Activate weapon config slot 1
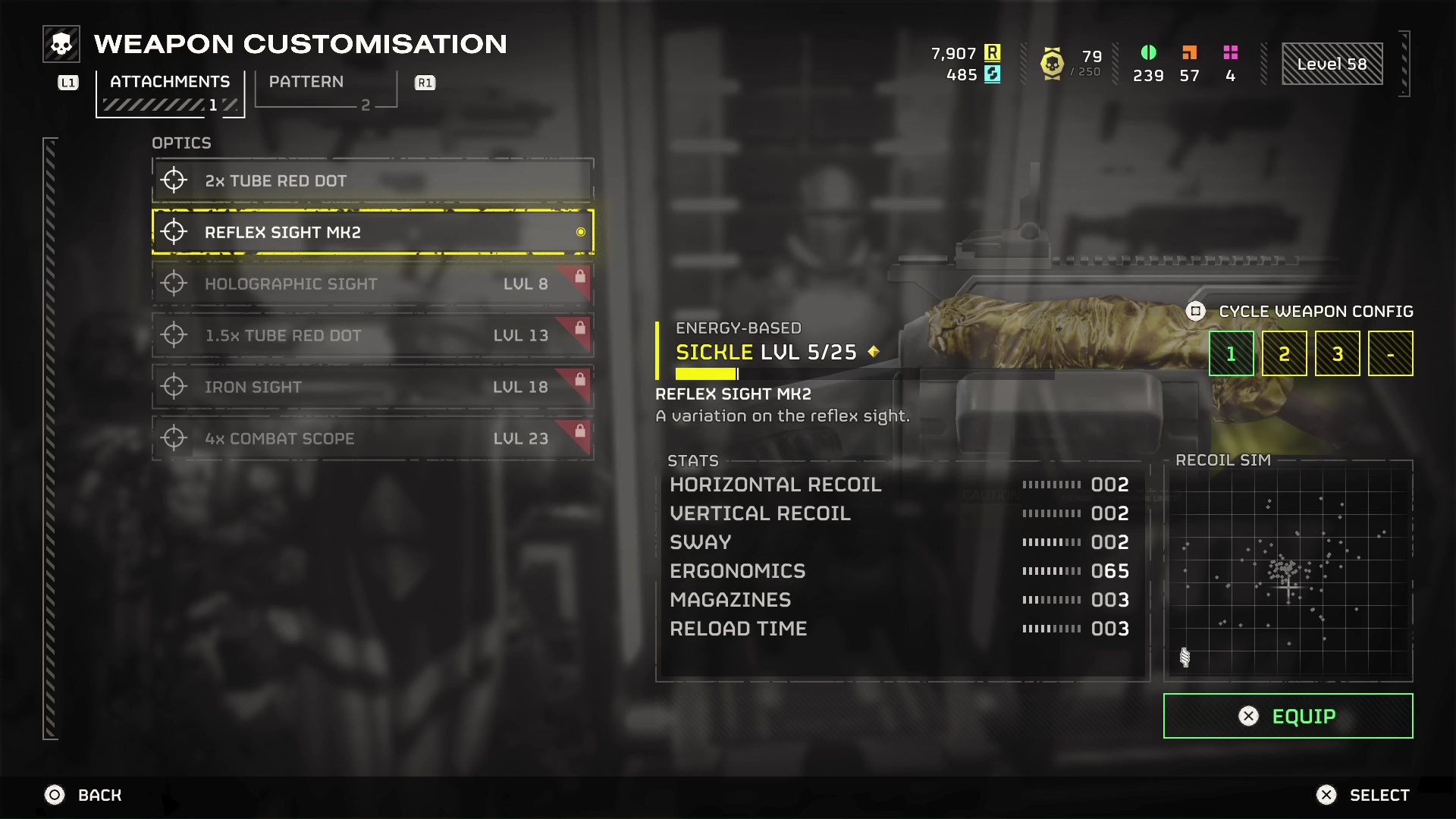Image resolution: width=1456 pixels, height=819 pixels. point(1231,353)
